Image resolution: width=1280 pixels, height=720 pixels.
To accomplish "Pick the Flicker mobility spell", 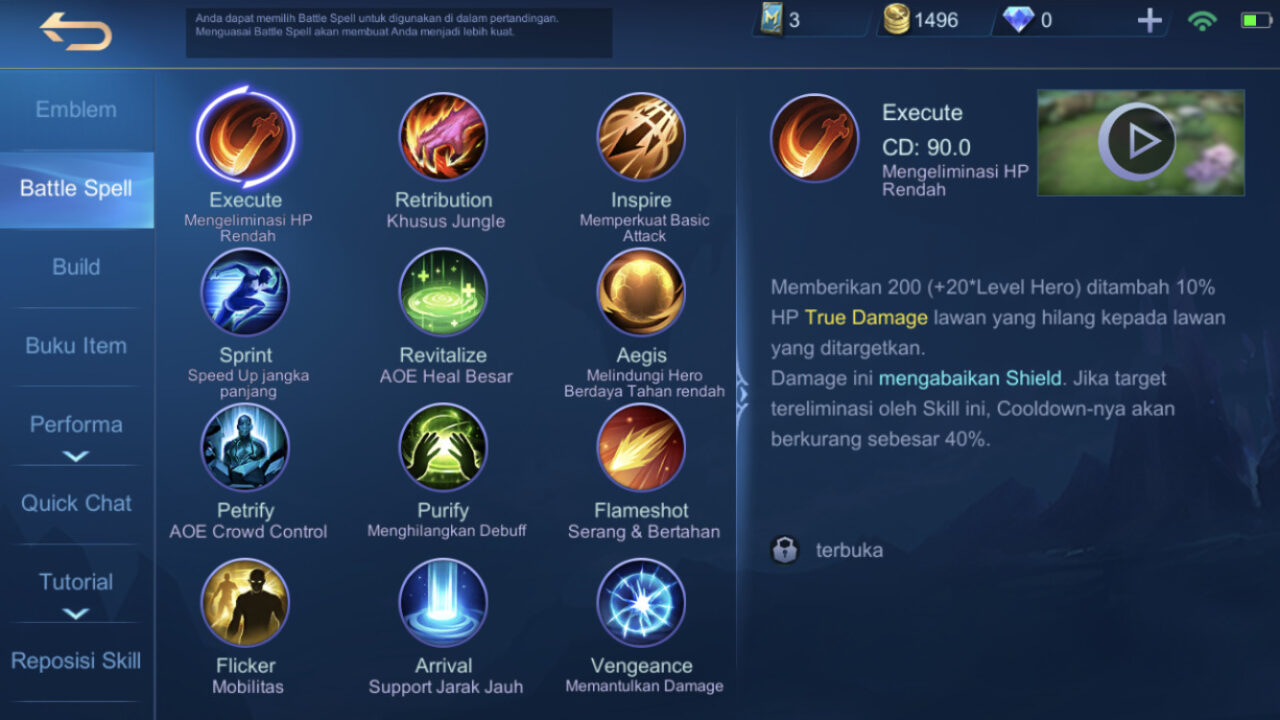I will pyautogui.click(x=245, y=602).
